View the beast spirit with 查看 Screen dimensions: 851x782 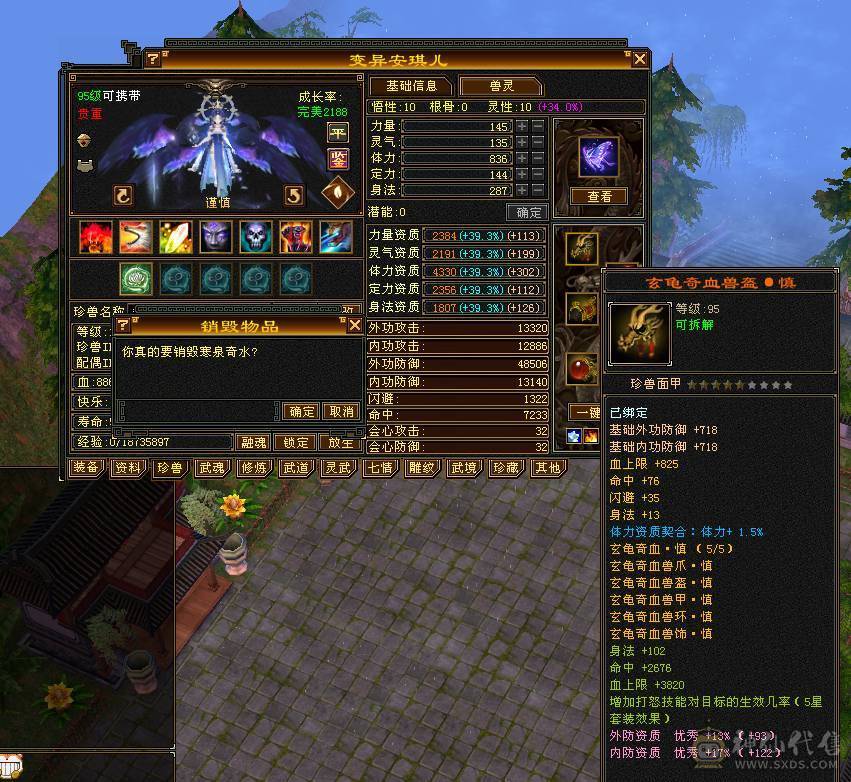pyautogui.click(x=599, y=197)
